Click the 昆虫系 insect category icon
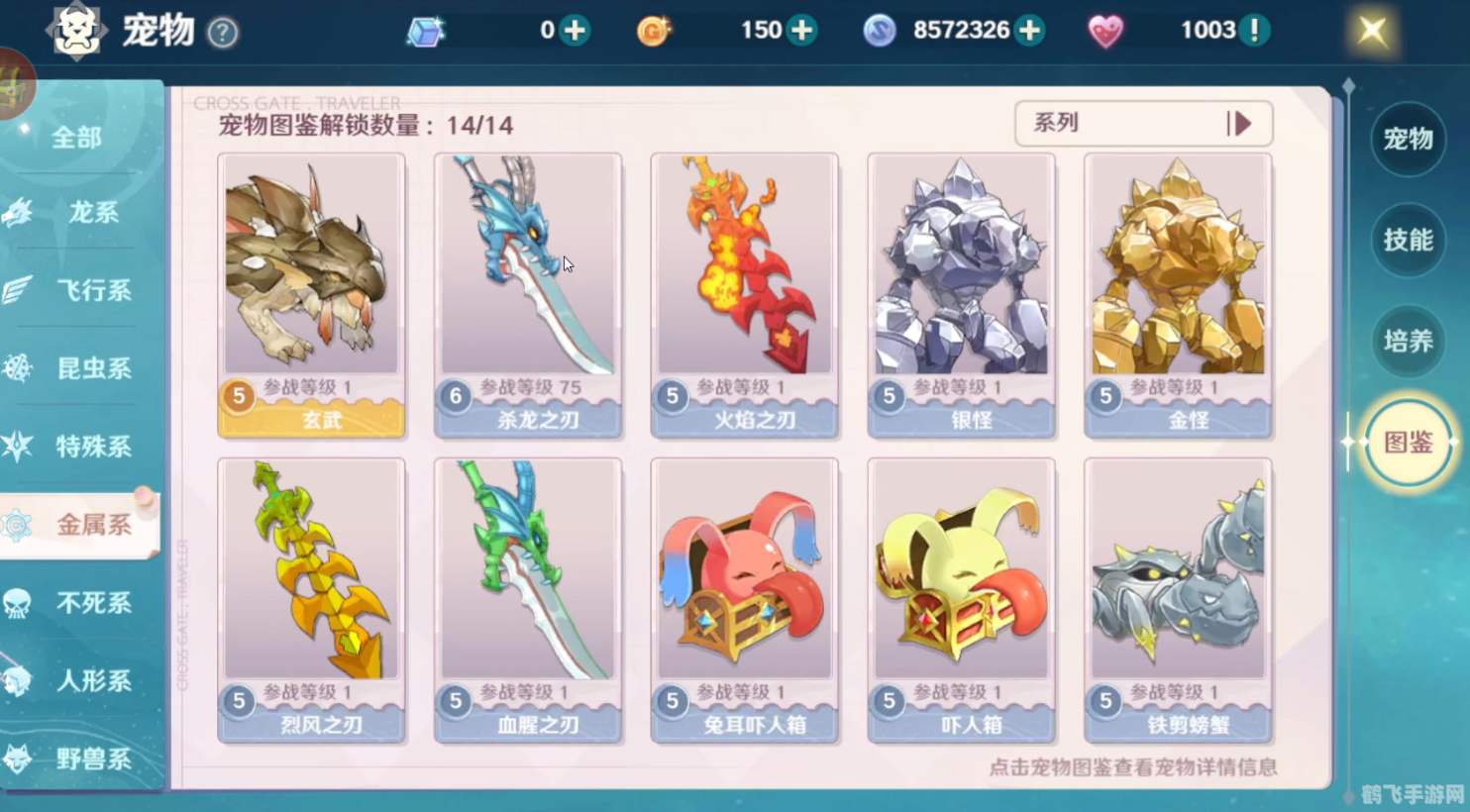This screenshot has width=1470, height=812. pos(18,368)
